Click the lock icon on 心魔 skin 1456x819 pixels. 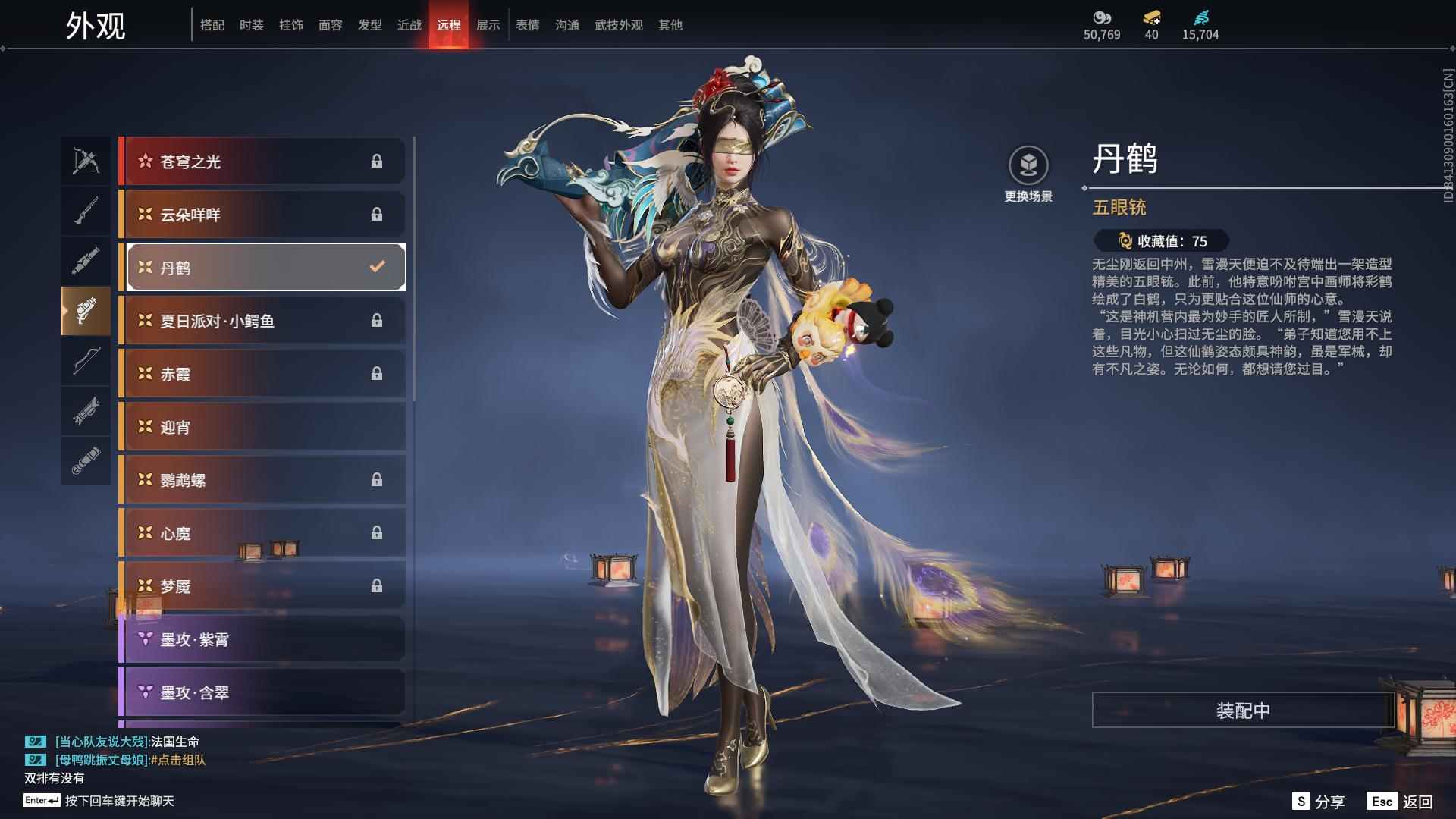377,532
